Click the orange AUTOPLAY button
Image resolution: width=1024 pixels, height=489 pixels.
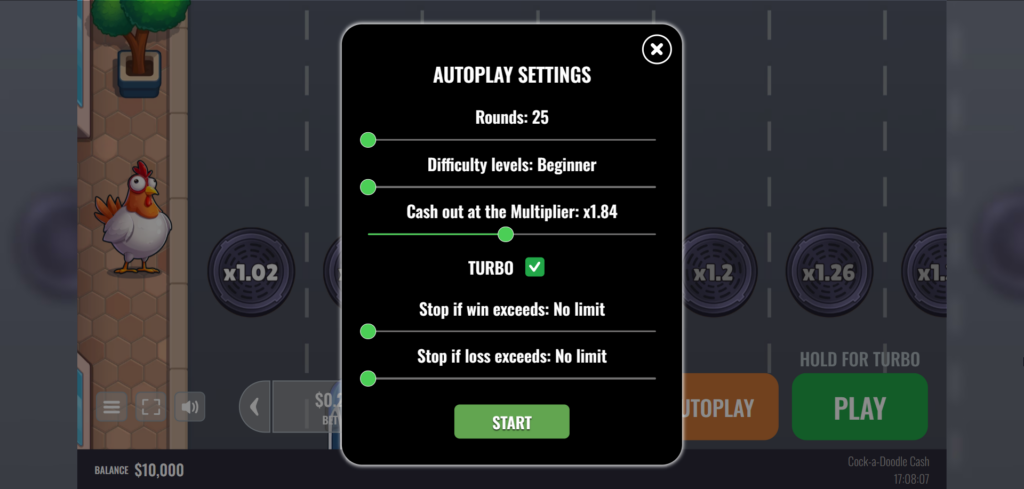point(730,407)
